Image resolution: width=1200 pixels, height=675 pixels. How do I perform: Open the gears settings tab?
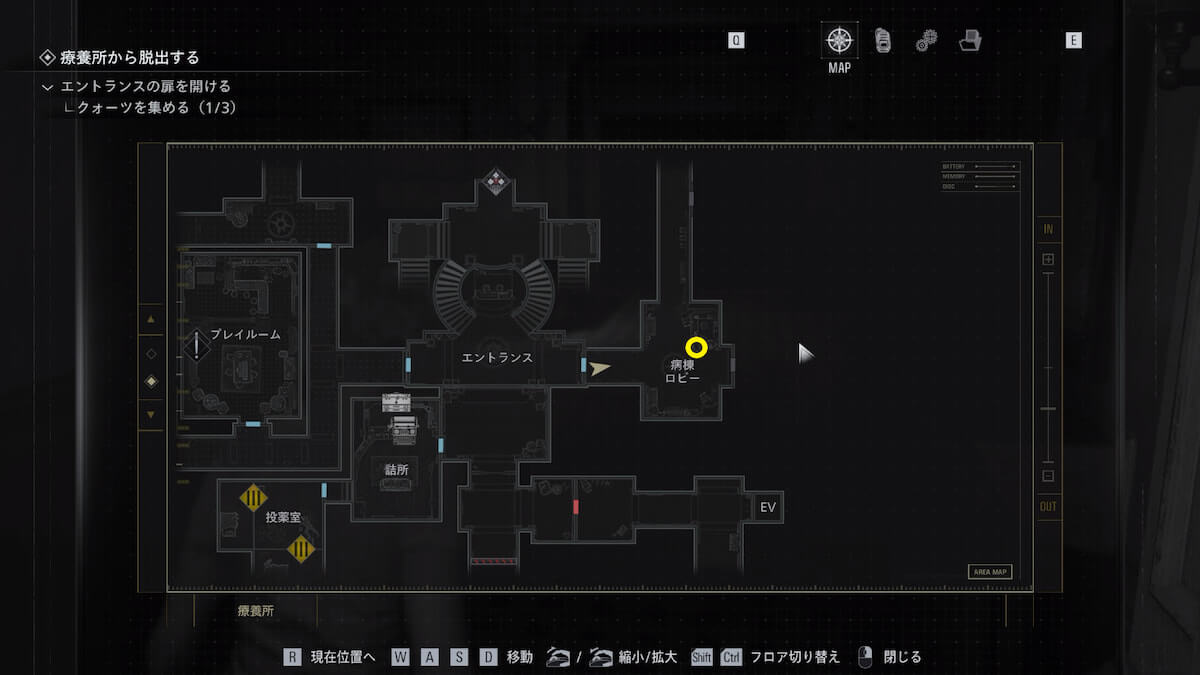pyautogui.click(x=926, y=41)
